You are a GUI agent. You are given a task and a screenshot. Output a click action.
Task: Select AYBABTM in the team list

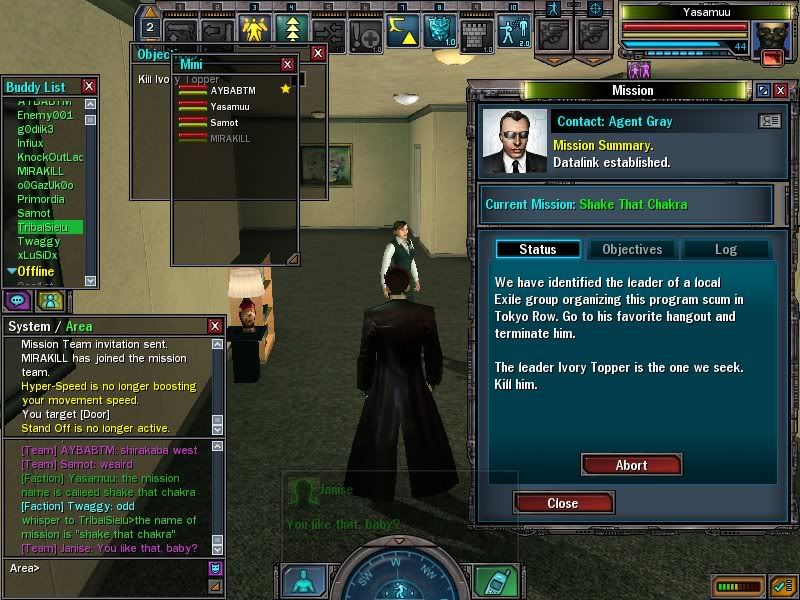coord(232,90)
